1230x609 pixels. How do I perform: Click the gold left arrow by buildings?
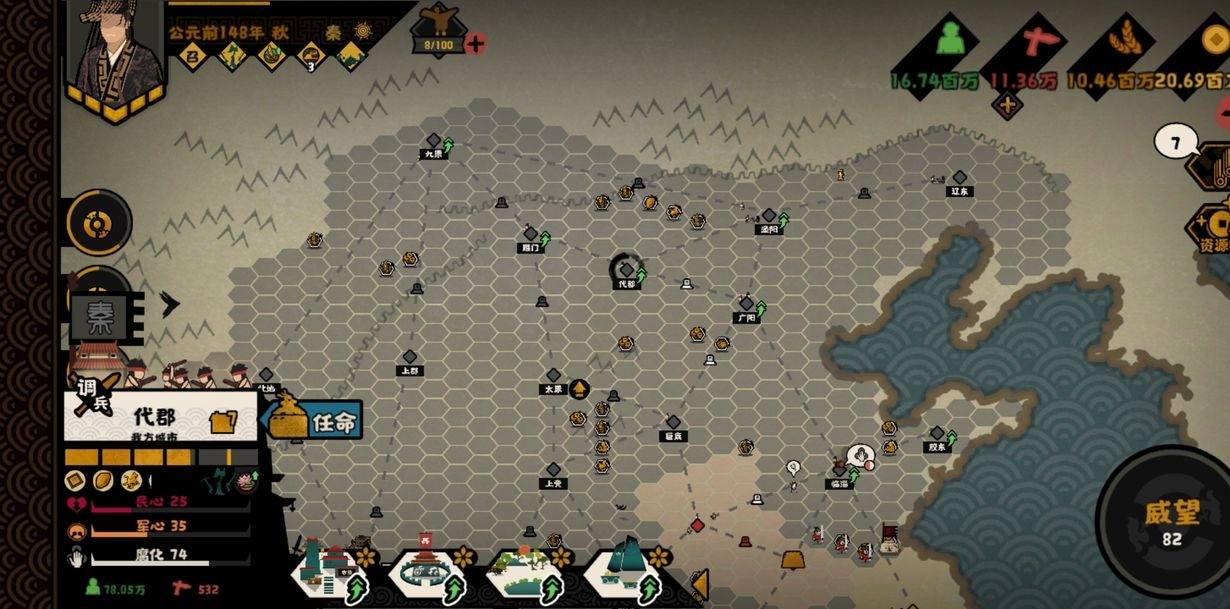[x=700, y=583]
